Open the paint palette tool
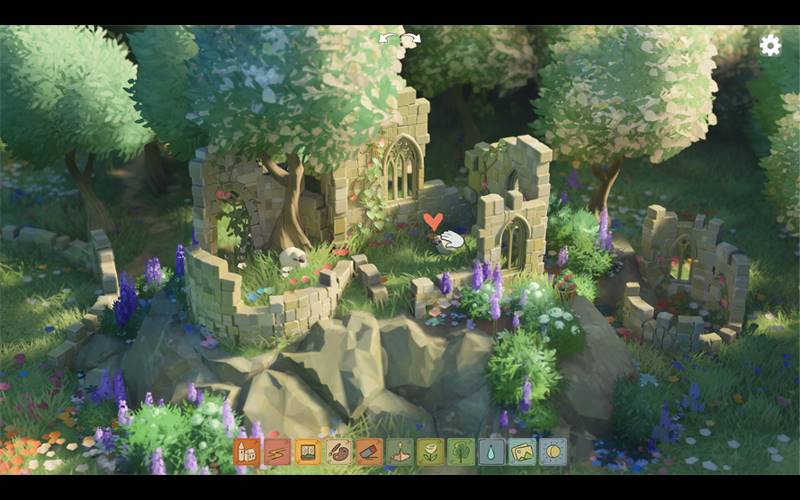This screenshot has height=500, width=800. click(x=339, y=452)
